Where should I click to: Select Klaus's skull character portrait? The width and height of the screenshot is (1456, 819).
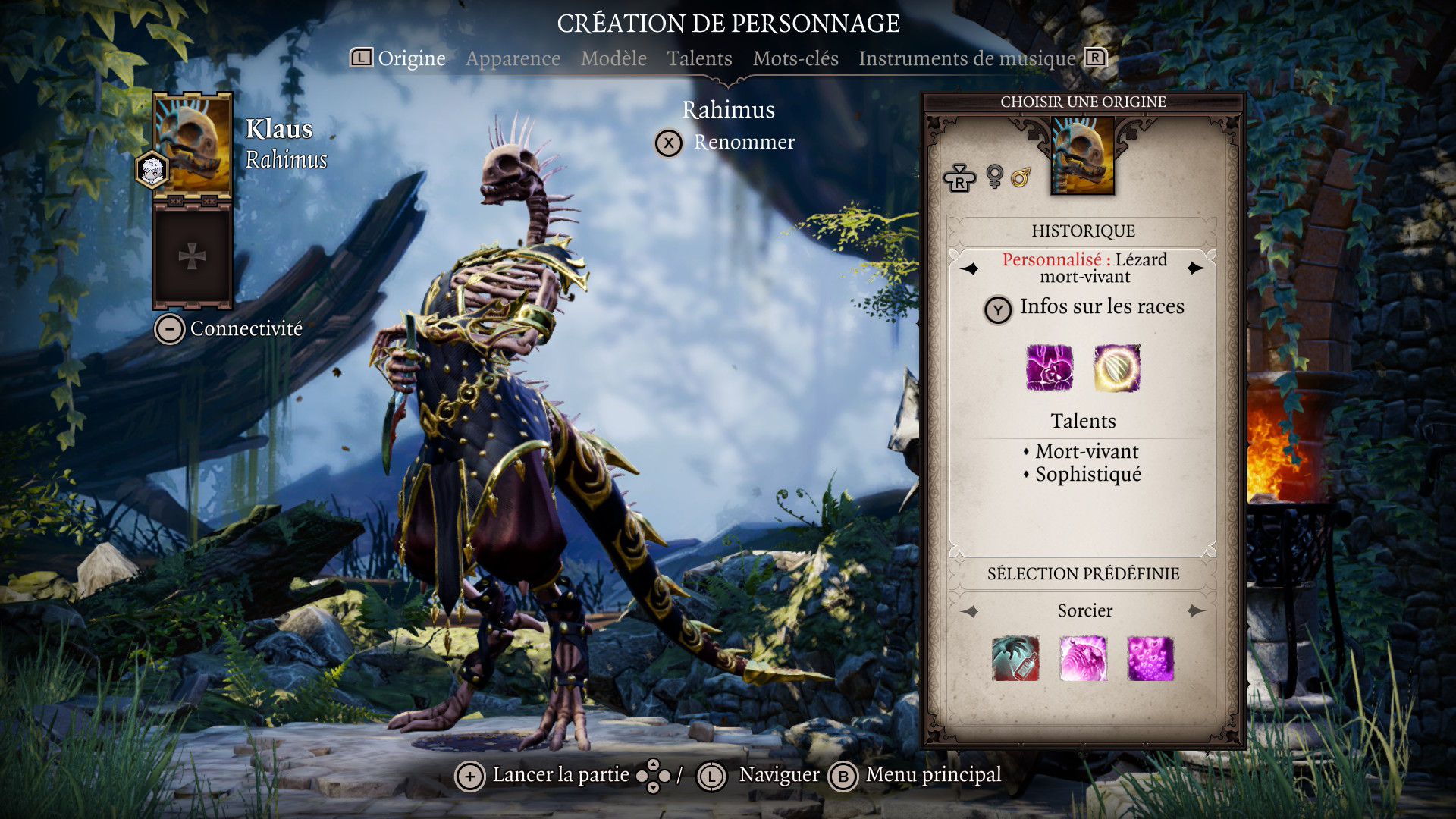193,146
